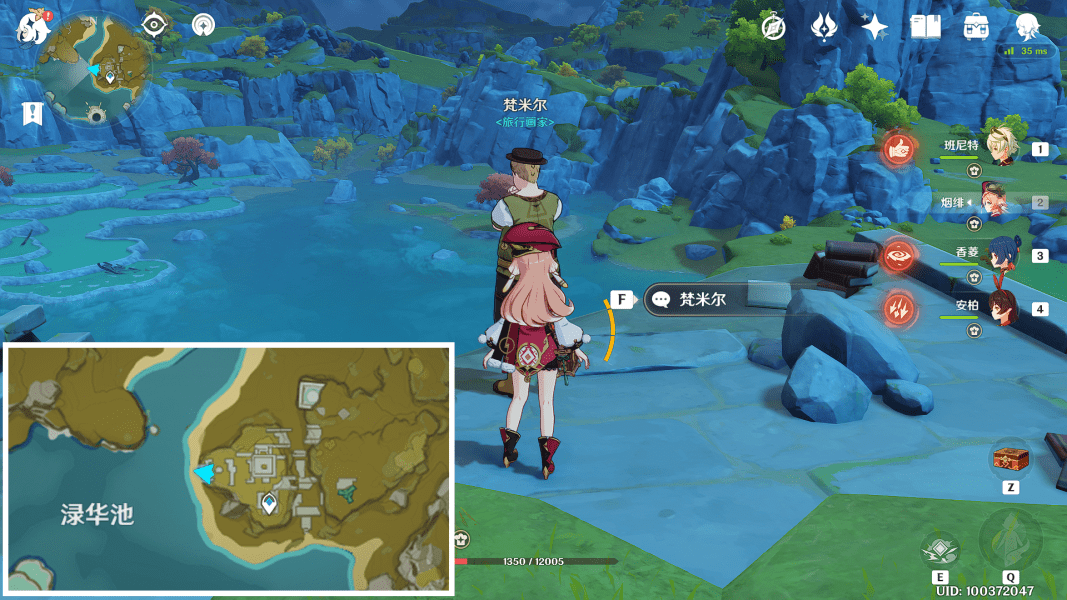
Task: Open the quest banner with exclamation mark
Action: click(32, 113)
